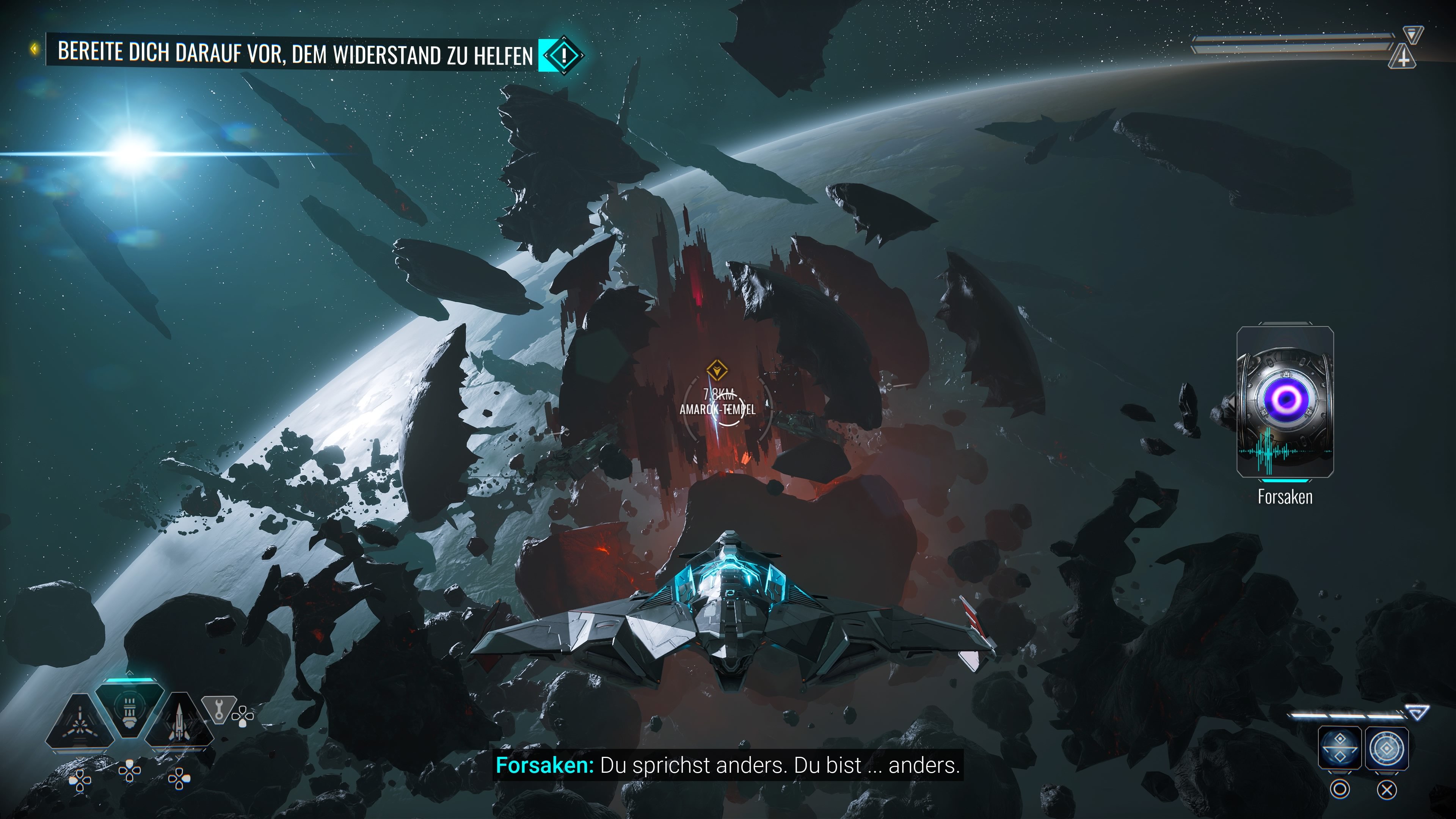The width and height of the screenshot is (1456, 819).
Task: Open the mission objective tracker banner
Action: 294,53
